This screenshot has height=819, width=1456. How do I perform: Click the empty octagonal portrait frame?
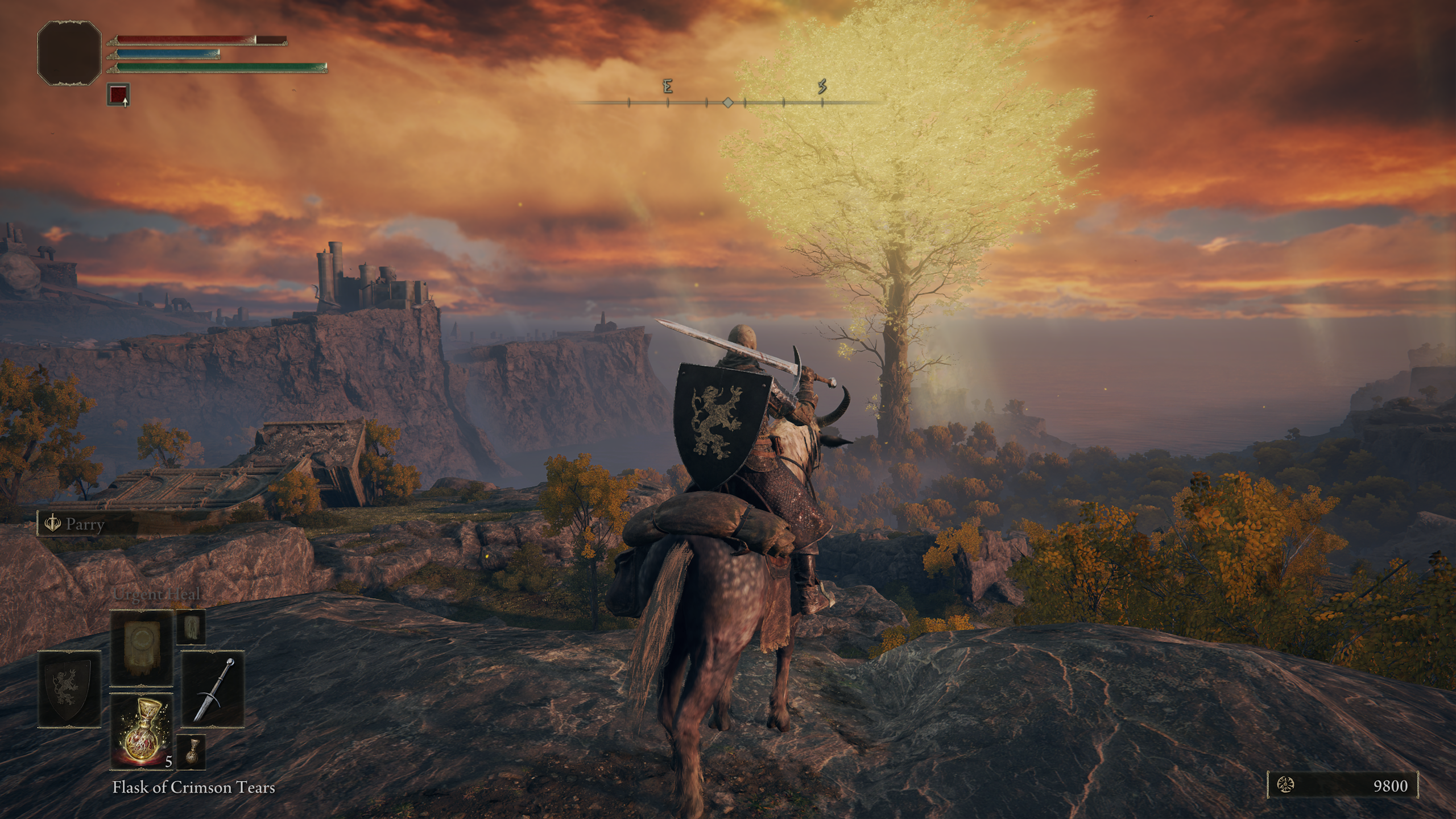pos(69,53)
